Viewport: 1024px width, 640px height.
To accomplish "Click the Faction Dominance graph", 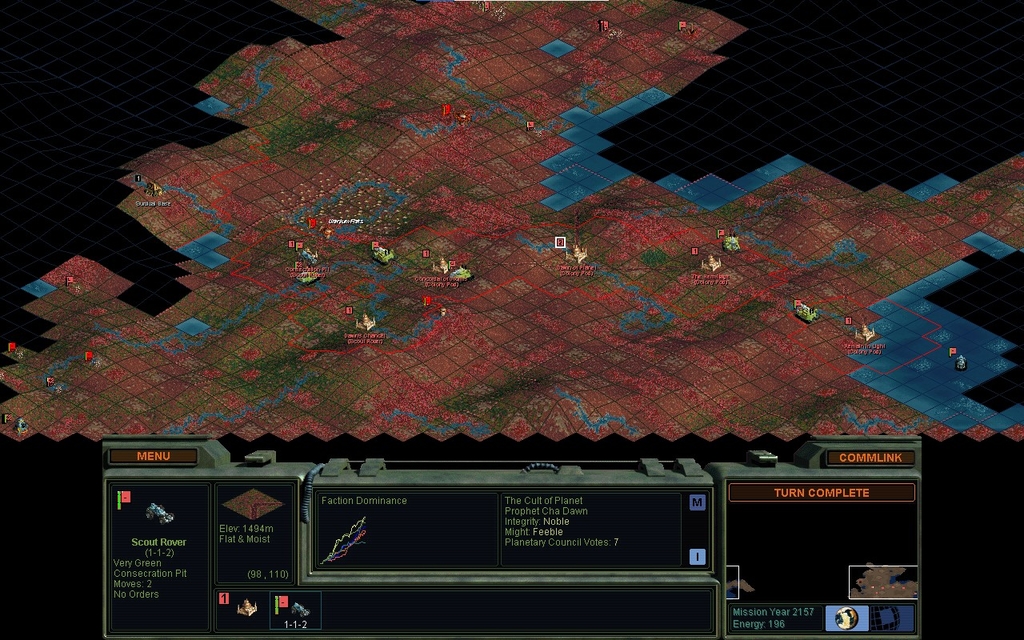I will 343,540.
